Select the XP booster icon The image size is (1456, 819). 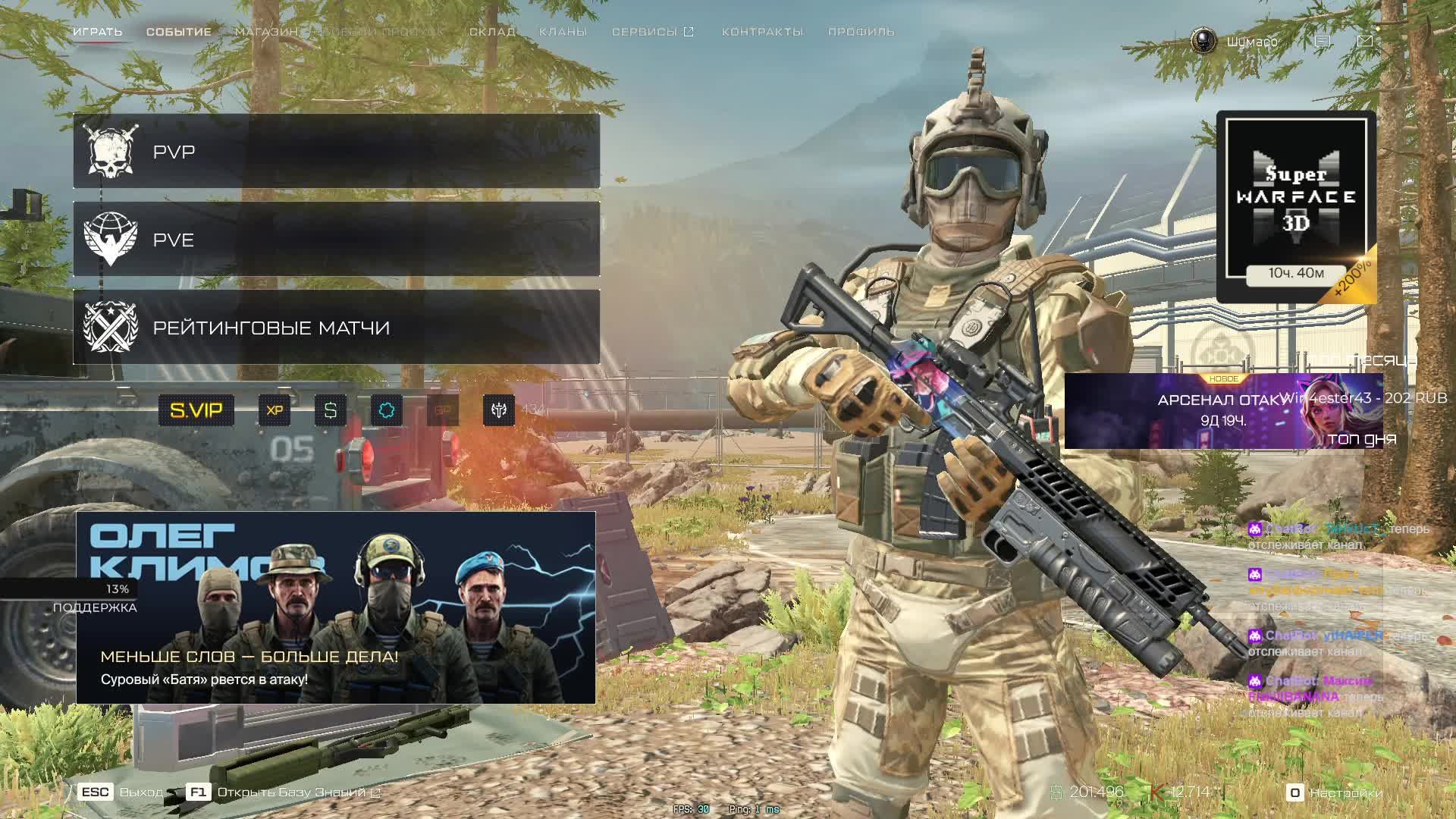click(x=275, y=410)
